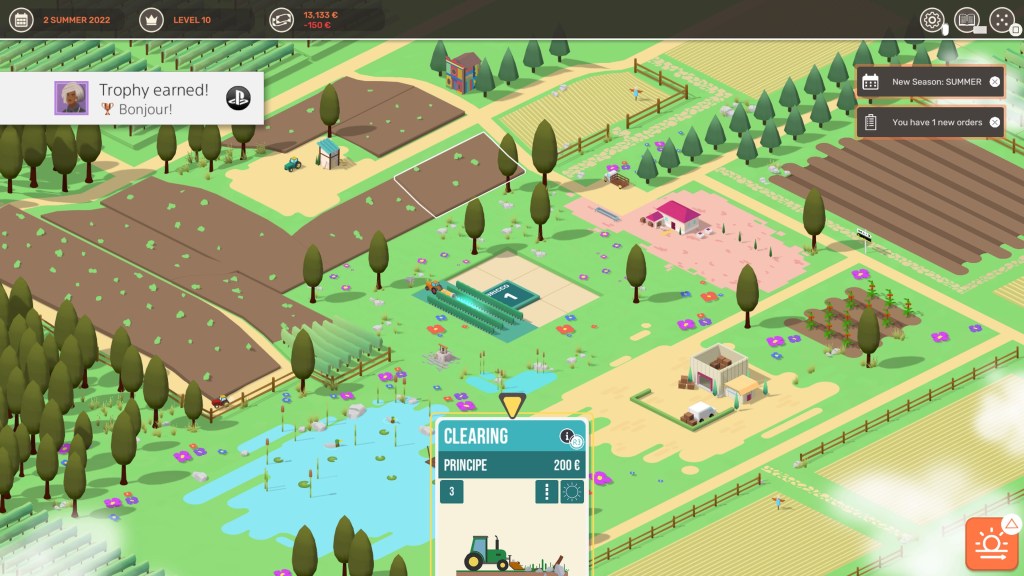
Task: Click the five-dot menu icon
Action: [x=1001, y=20]
